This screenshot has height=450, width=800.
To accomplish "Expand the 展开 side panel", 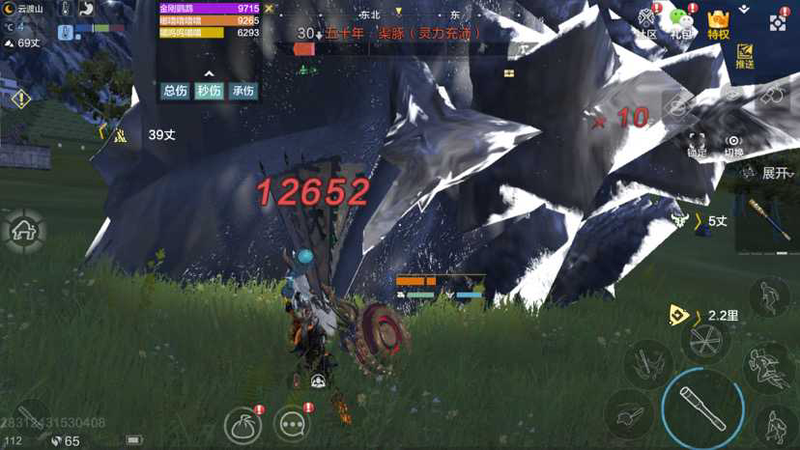I will (776, 173).
